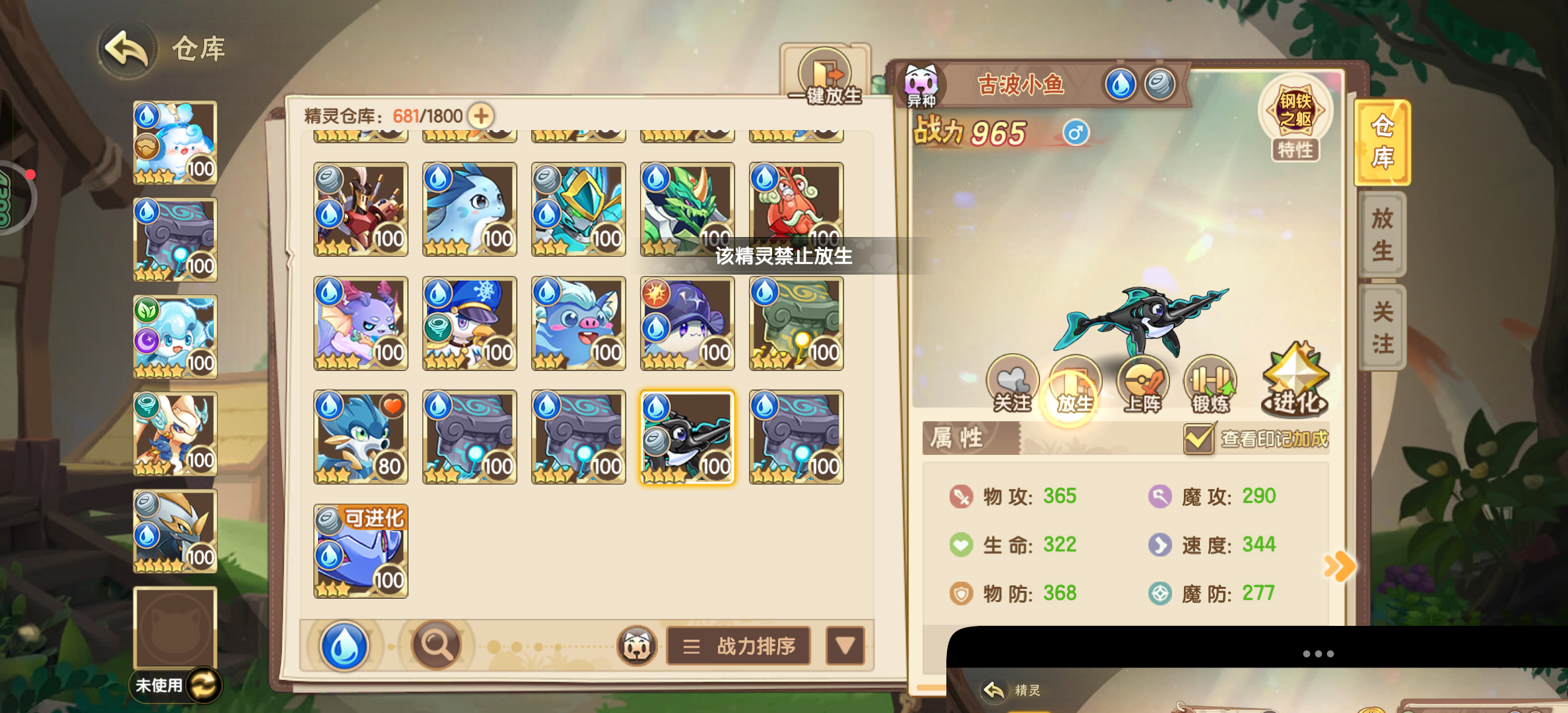1568x713 pixels.
Task: Click the 钢铁之躯 trait badge
Action: click(x=1295, y=112)
